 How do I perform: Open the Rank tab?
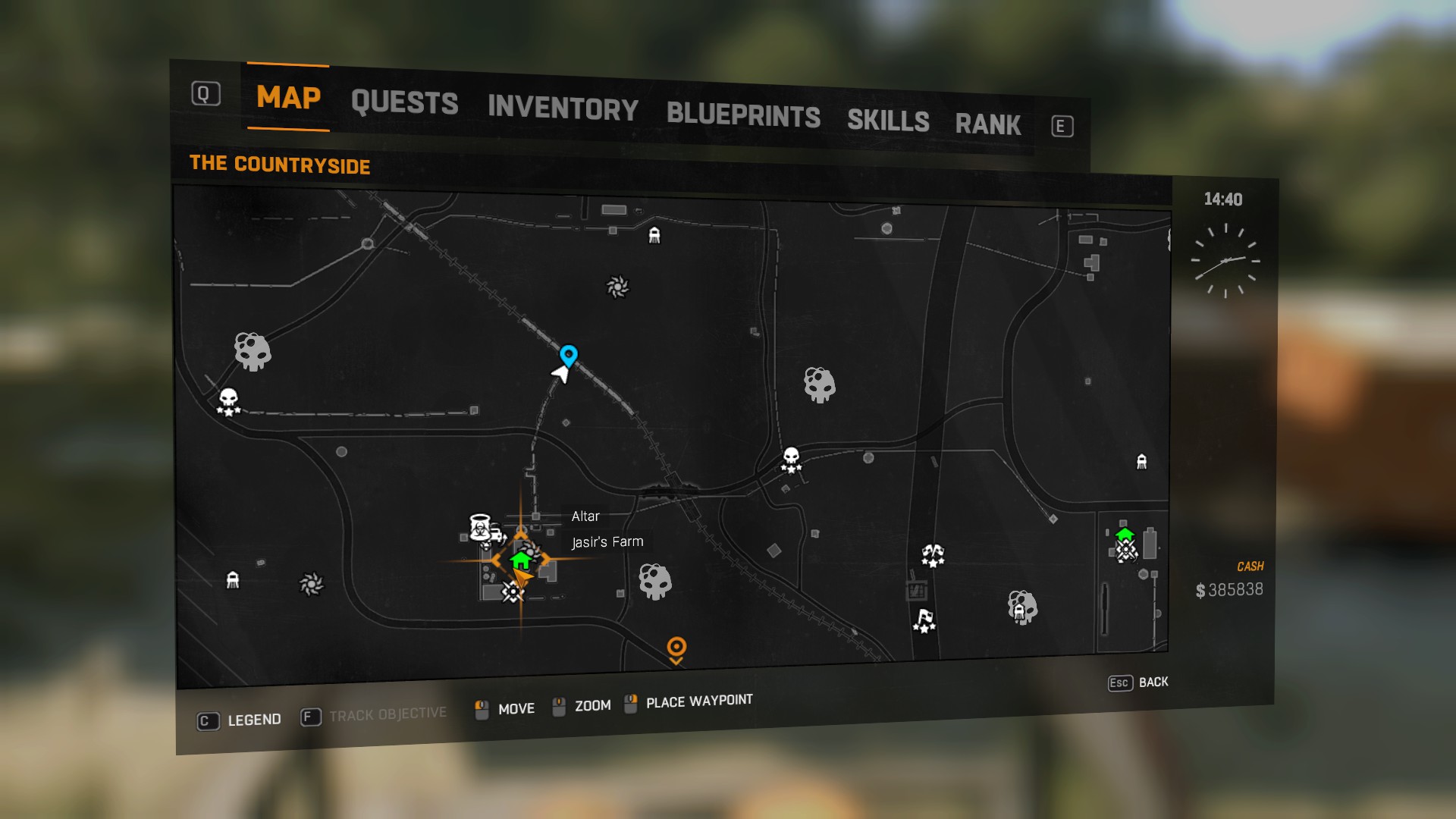(x=987, y=124)
